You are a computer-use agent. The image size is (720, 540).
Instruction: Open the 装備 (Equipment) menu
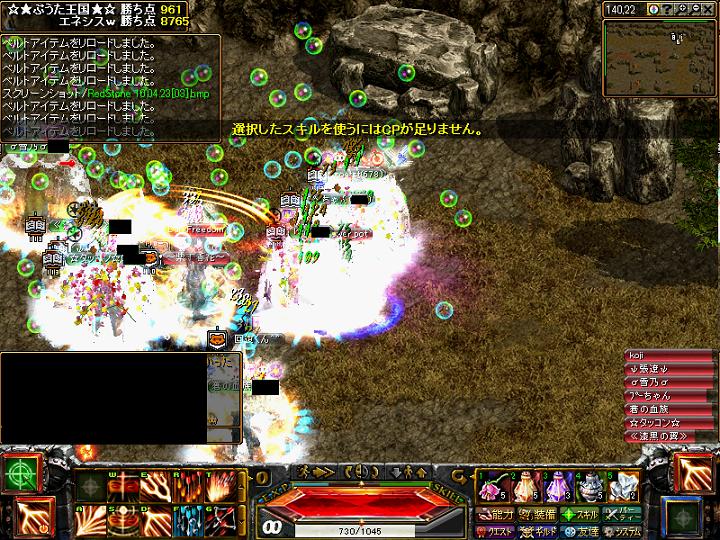[x=536, y=515]
